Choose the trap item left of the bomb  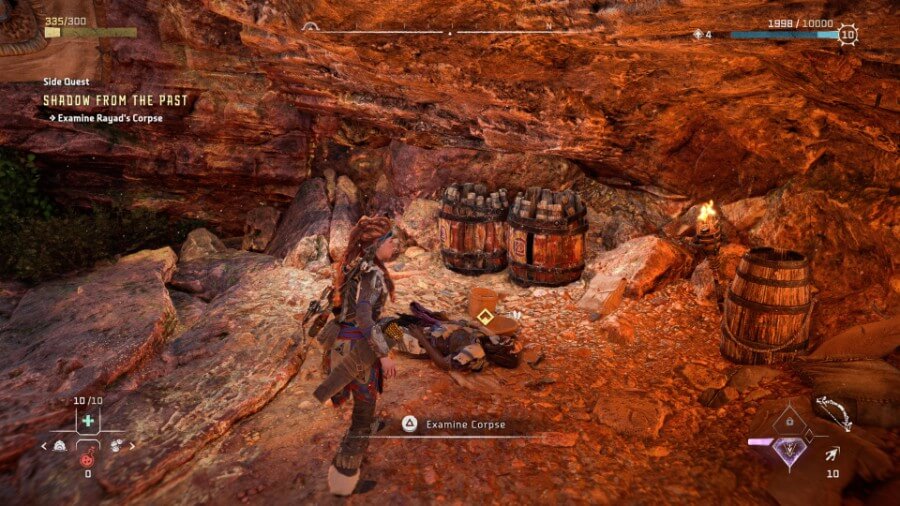pyautogui.click(x=61, y=446)
